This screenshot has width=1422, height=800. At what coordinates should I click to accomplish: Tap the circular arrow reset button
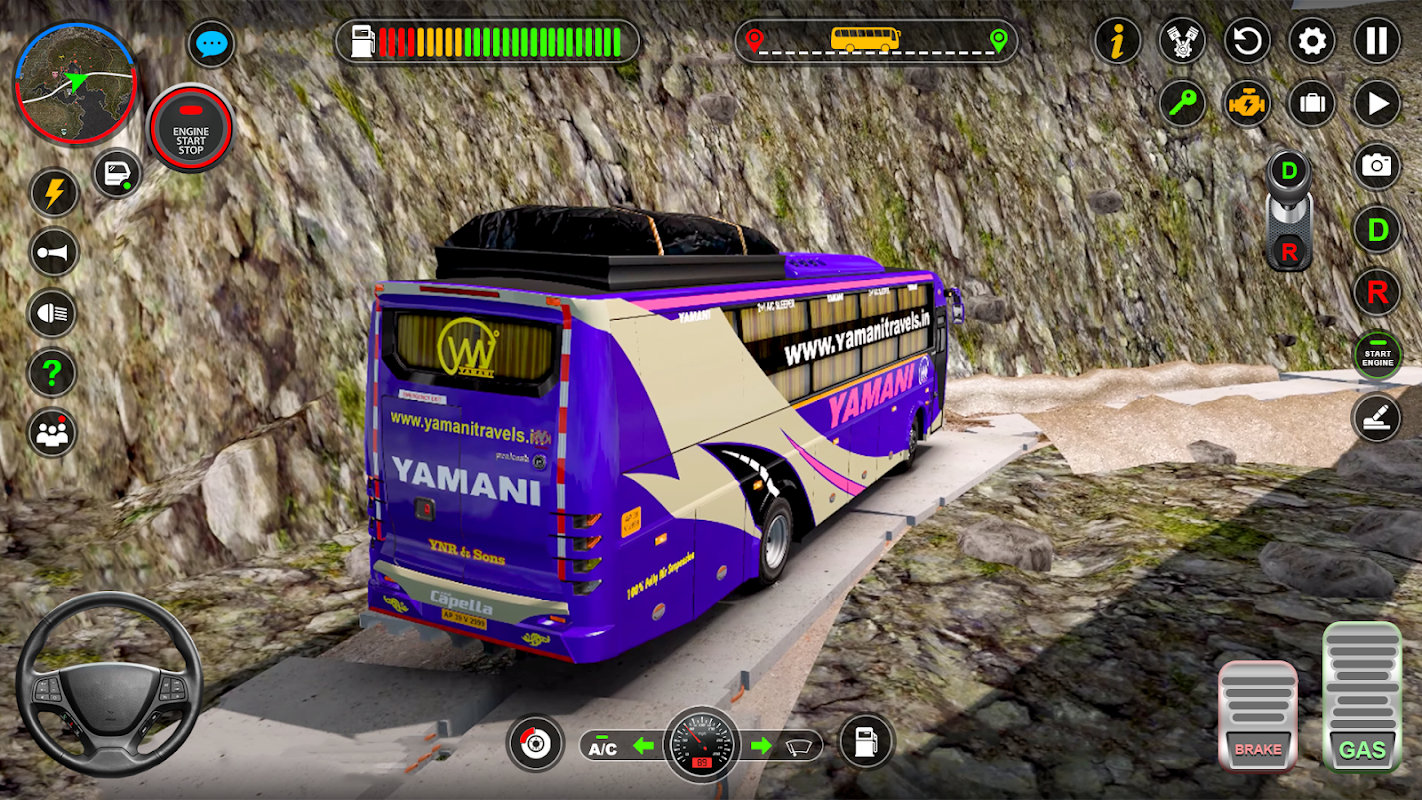coord(1247,42)
